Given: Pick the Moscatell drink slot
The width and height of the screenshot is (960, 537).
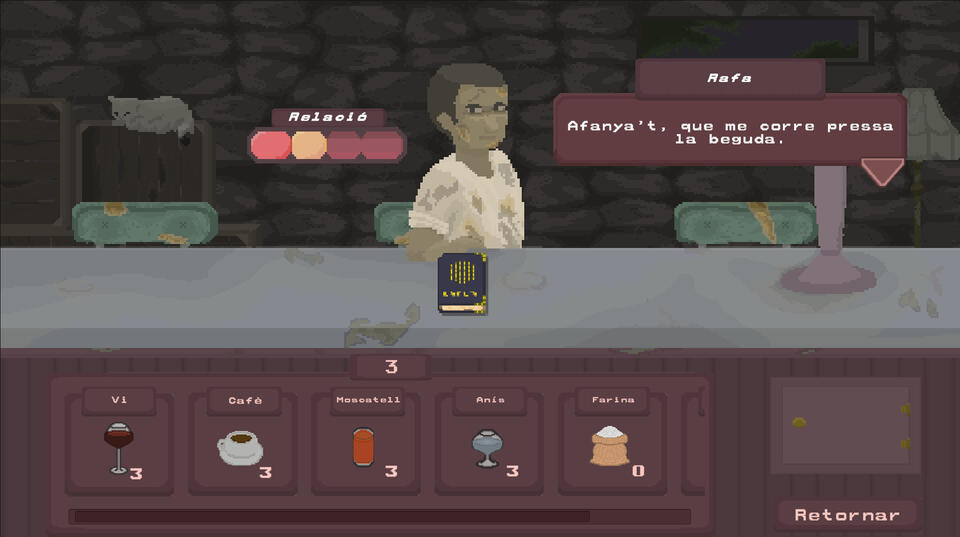Looking at the screenshot, I should [366, 446].
